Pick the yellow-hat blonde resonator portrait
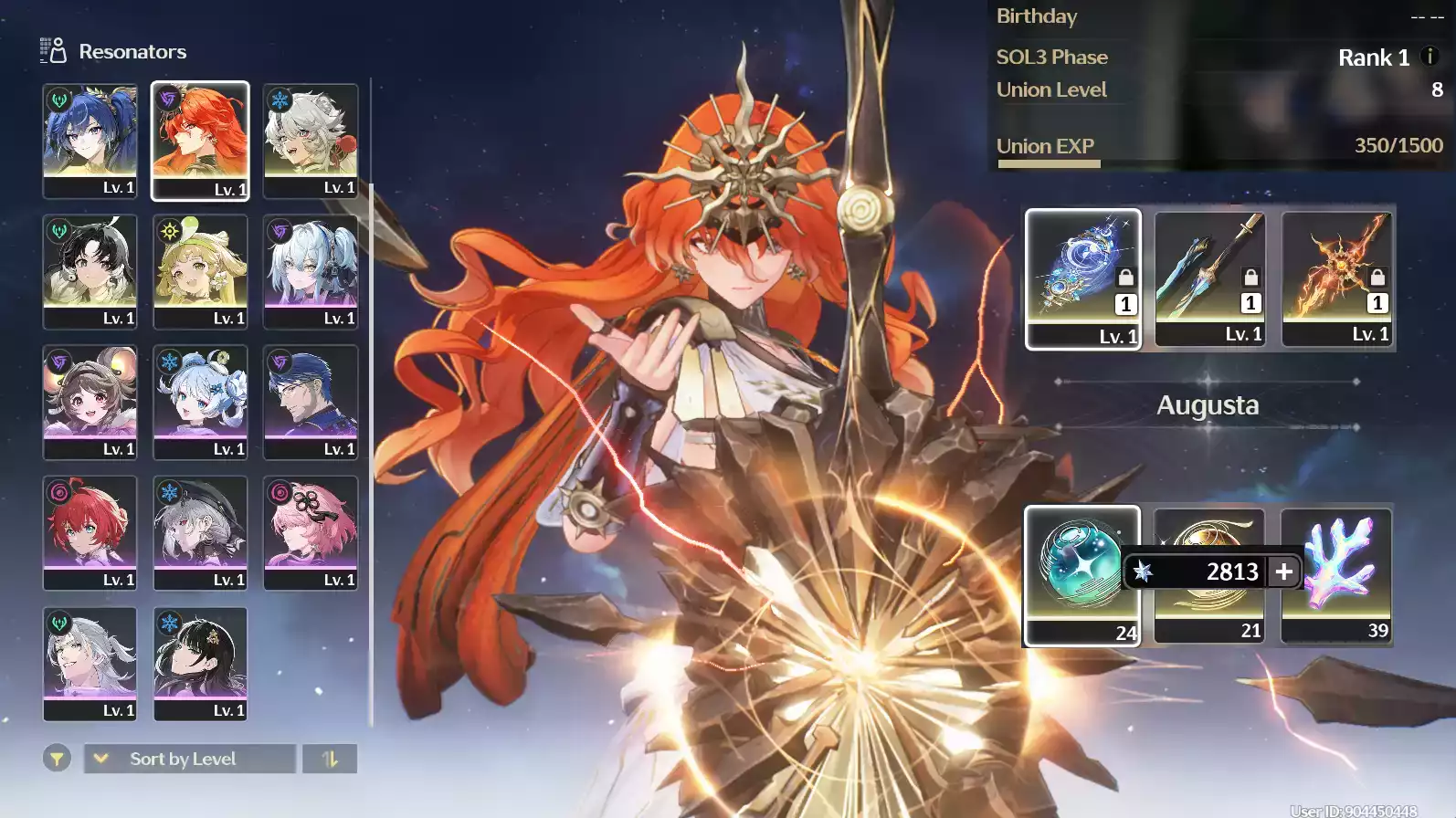The image size is (1456, 818). [200, 270]
